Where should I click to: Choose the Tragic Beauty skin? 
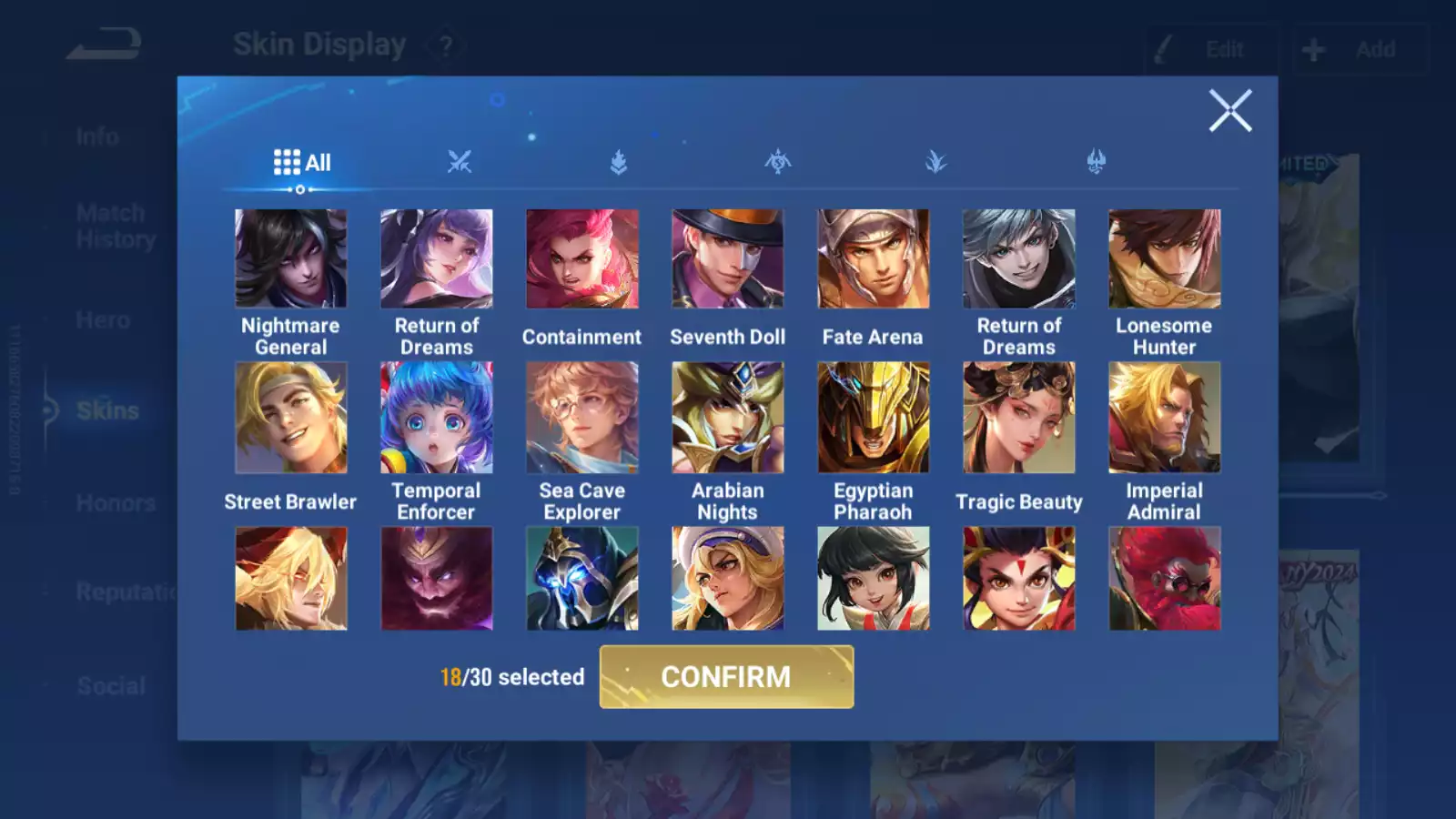[1019, 418]
